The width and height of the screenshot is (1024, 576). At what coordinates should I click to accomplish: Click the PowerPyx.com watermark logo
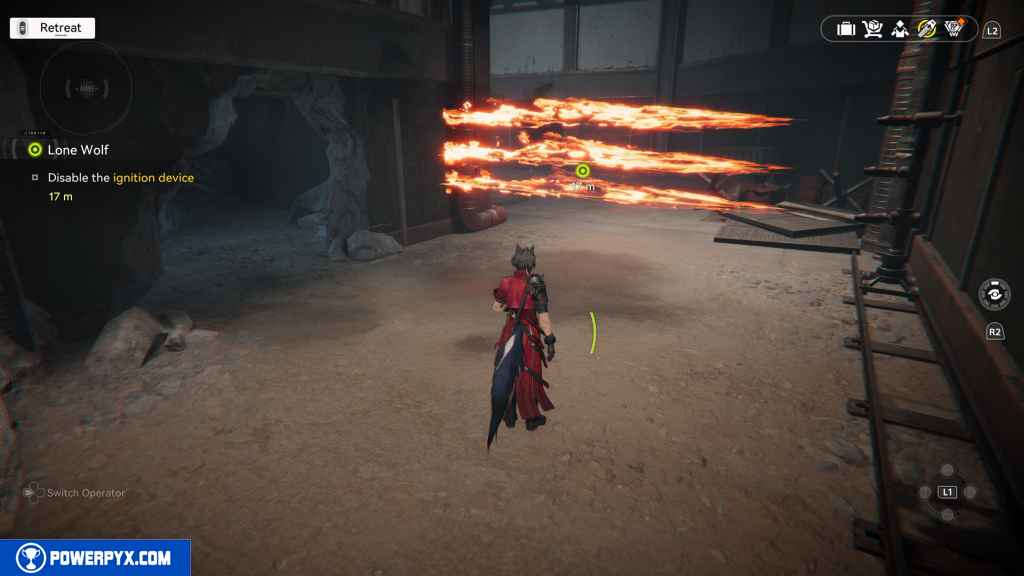pos(95,558)
